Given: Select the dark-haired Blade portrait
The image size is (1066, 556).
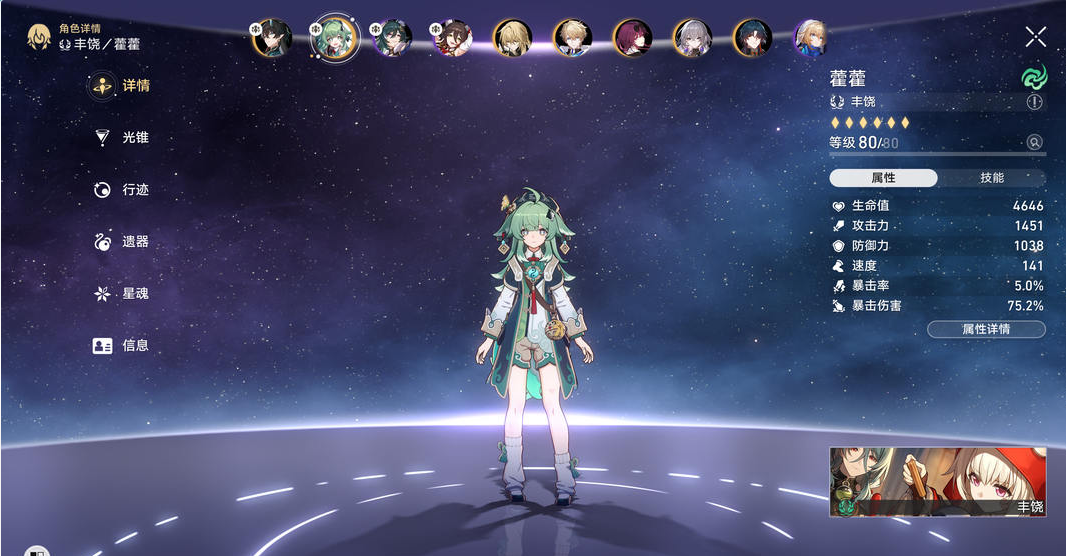Looking at the screenshot, I should pyautogui.click(x=752, y=38).
